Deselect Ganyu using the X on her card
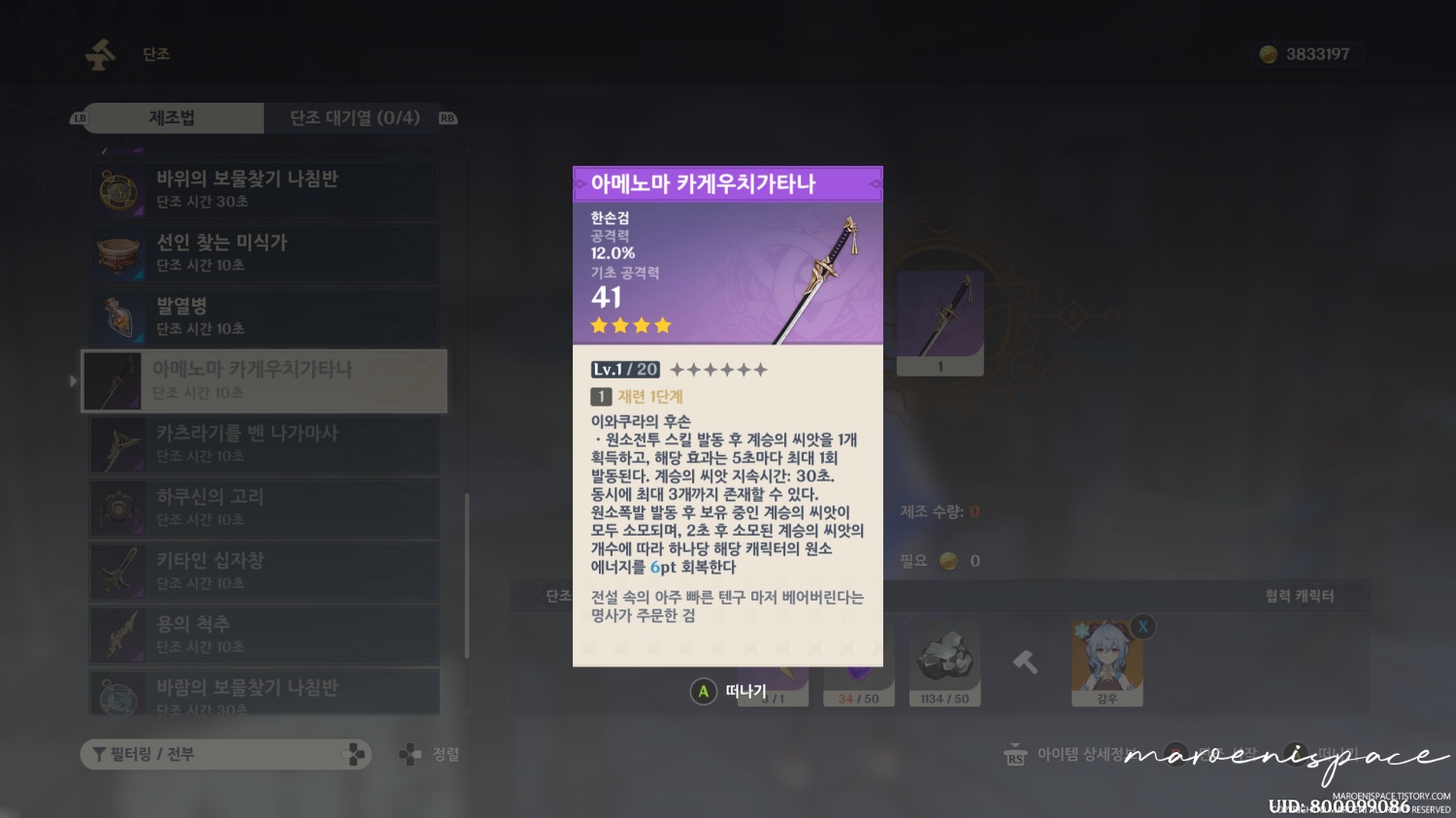The image size is (1456, 818). pos(1142,627)
